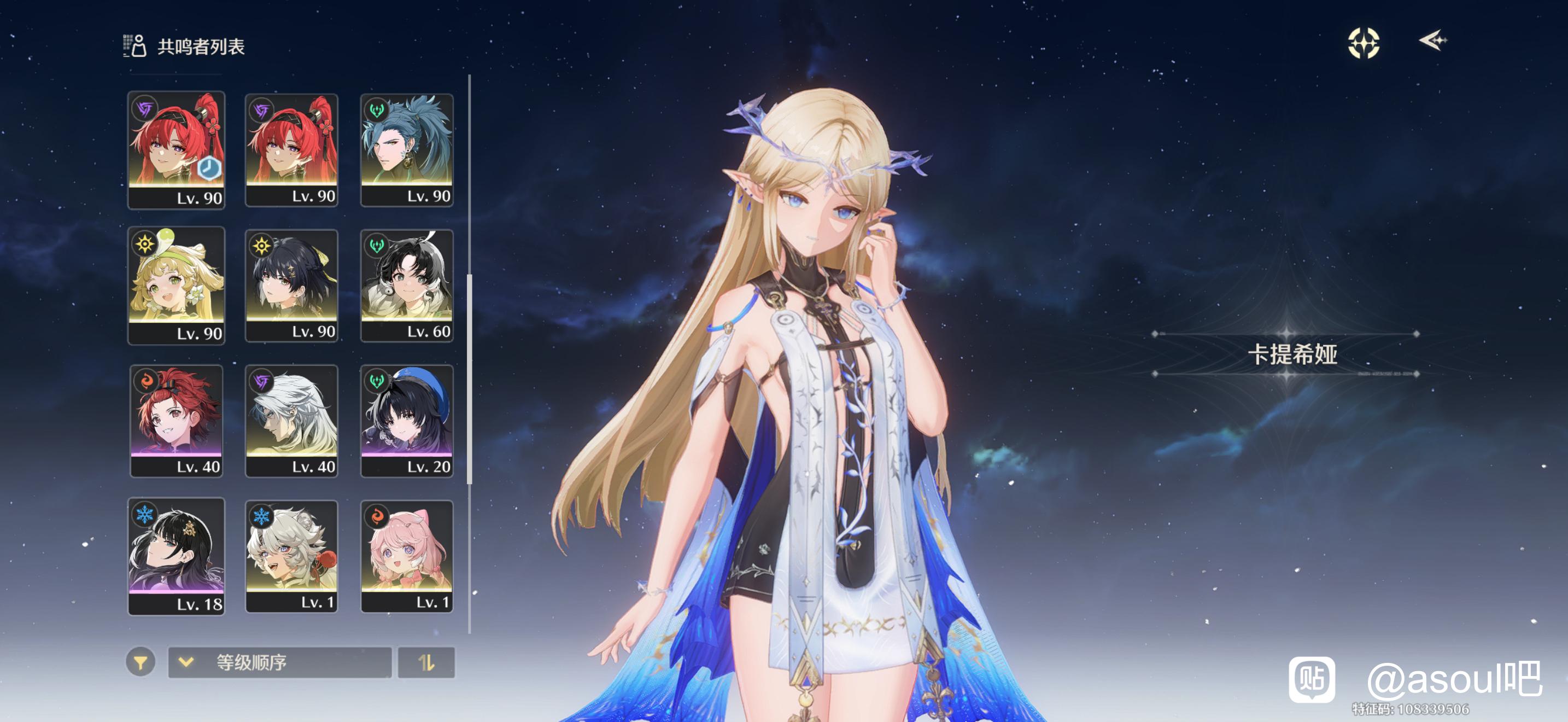Open the resonator filter funnel button

pos(141,662)
